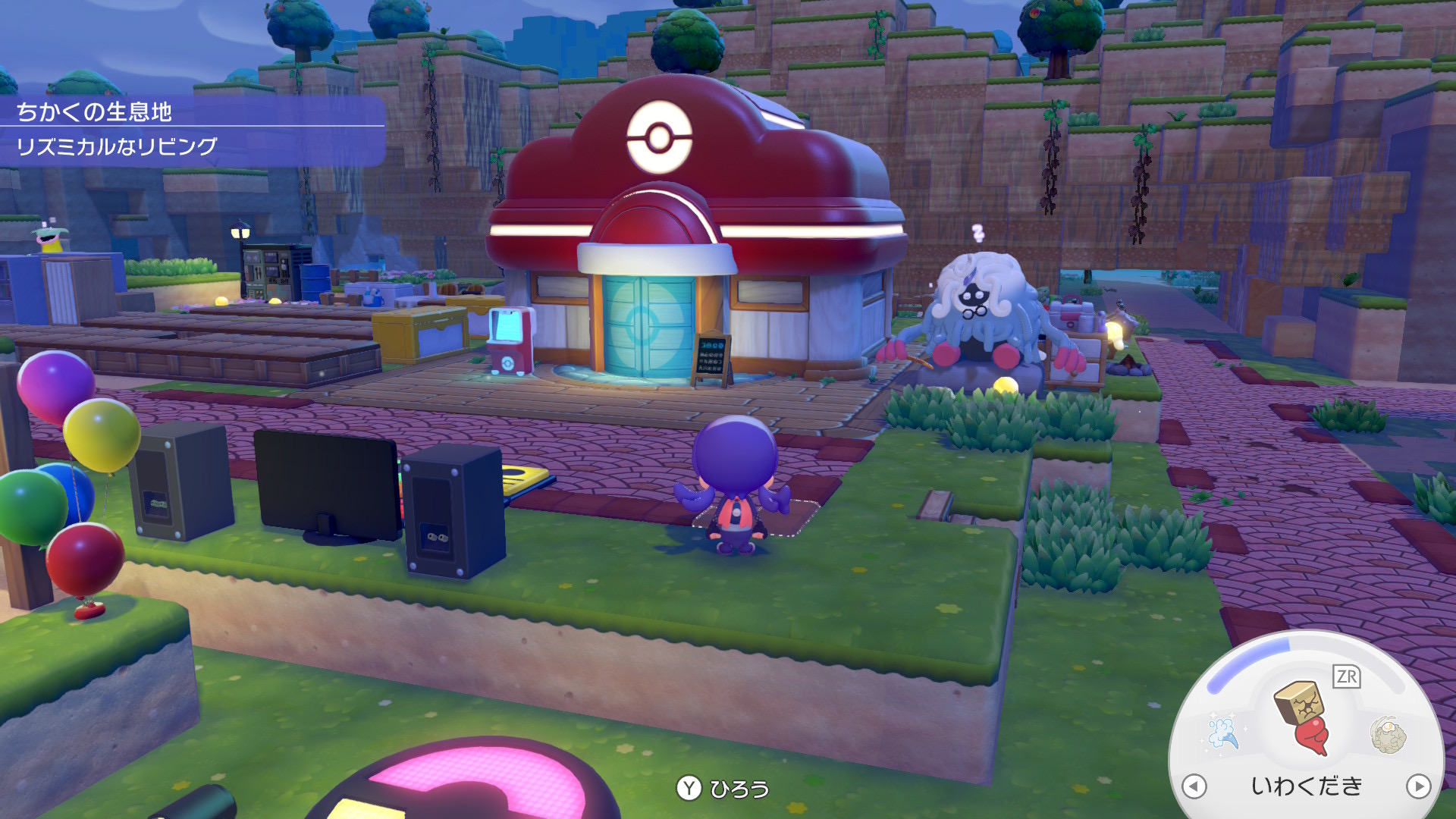
Task: Select the rolling boulder ability icon
Action: pyautogui.click(x=1388, y=734)
